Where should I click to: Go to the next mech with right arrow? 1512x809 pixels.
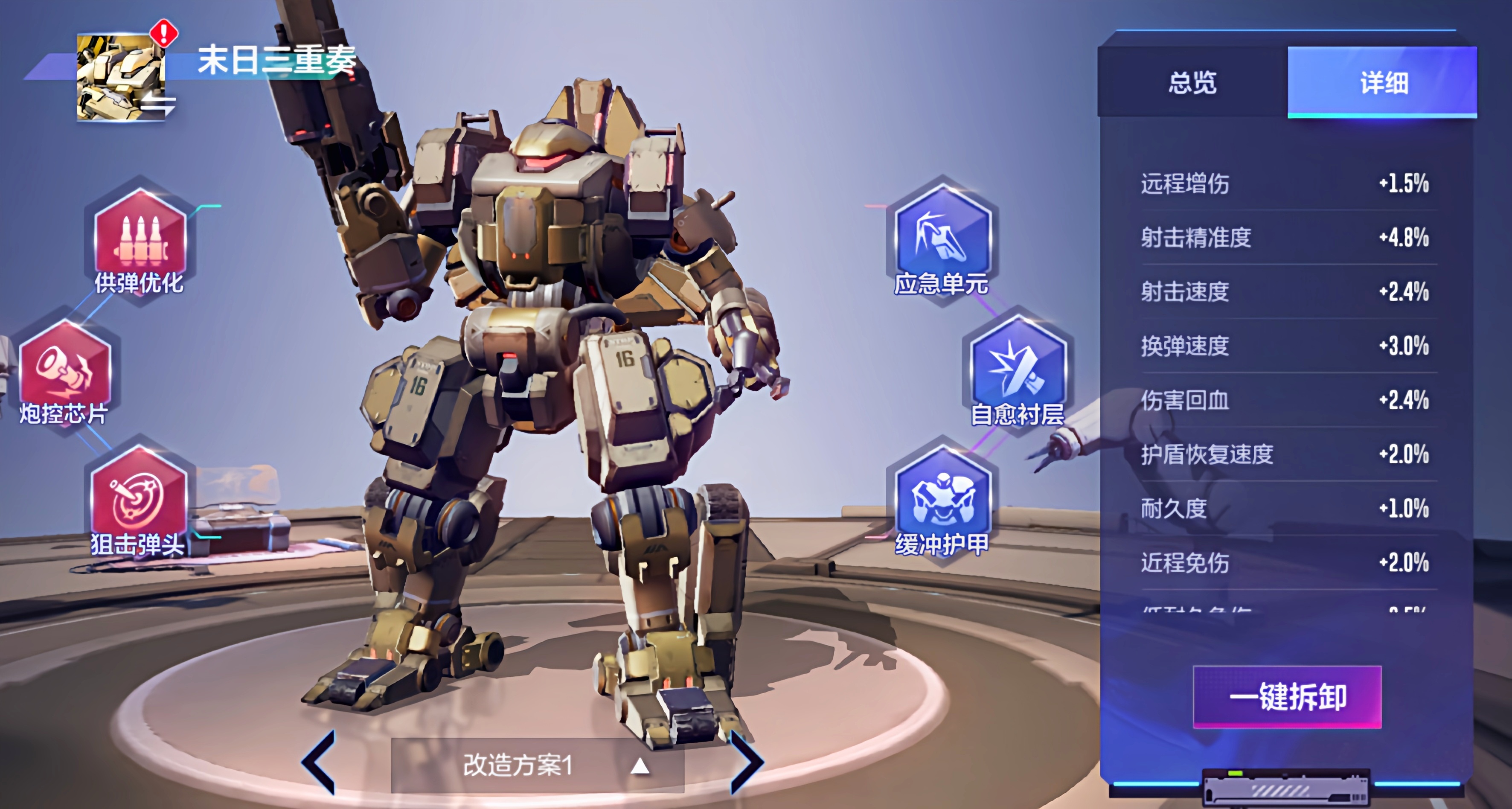746,762
